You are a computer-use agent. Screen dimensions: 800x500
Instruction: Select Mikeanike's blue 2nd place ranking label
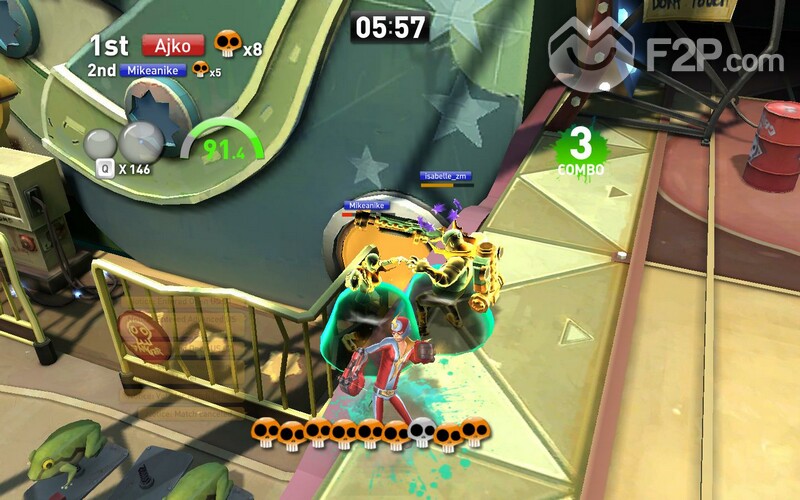point(153,71)
